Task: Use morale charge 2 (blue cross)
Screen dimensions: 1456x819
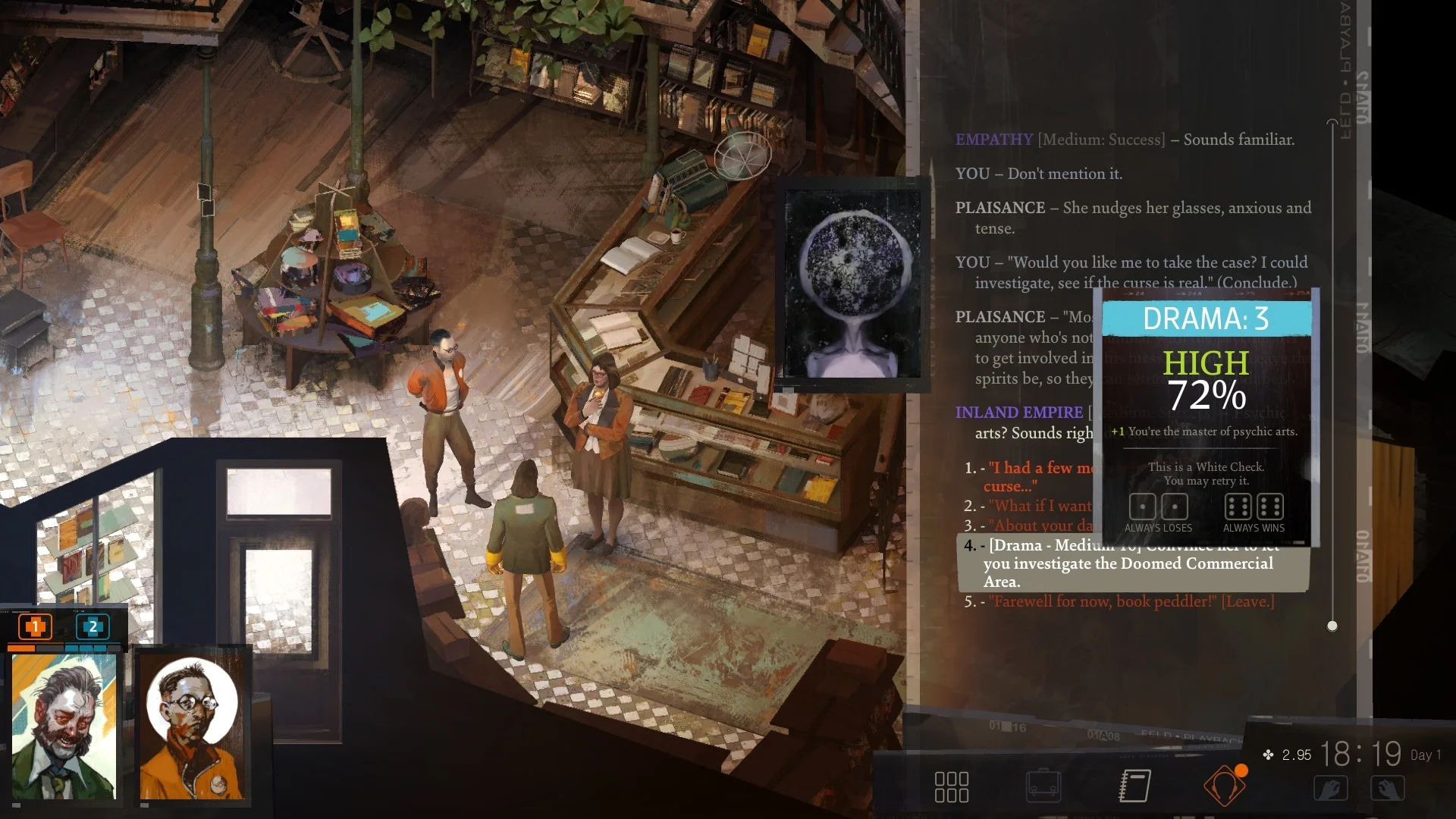Action: 92,627
